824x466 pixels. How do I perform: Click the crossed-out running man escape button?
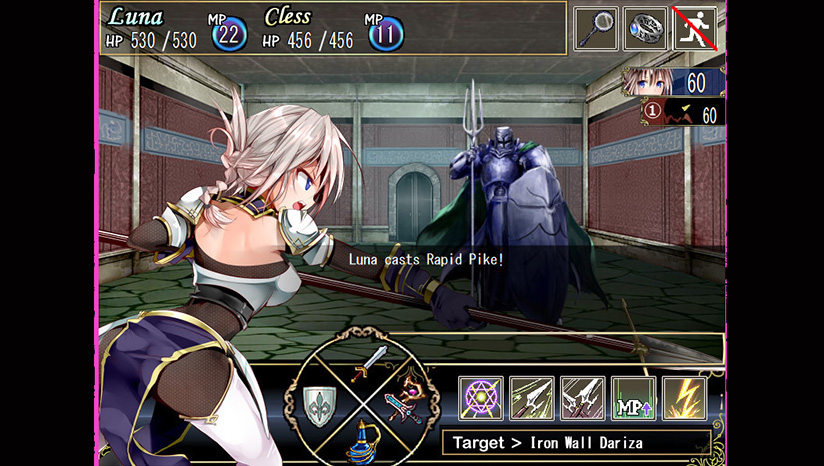(x=696, y=29)
